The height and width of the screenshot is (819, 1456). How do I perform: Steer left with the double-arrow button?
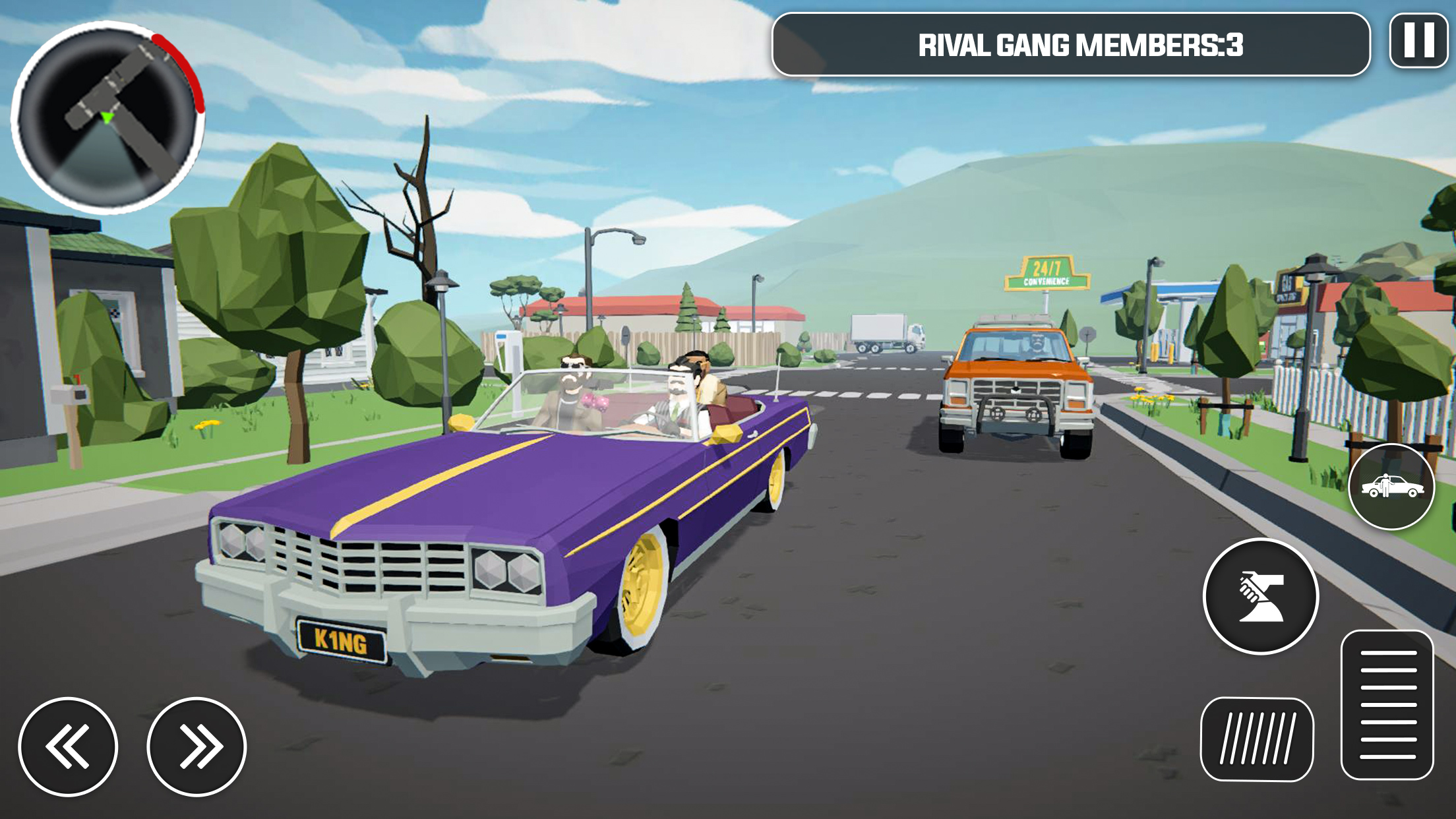[68, 746]
